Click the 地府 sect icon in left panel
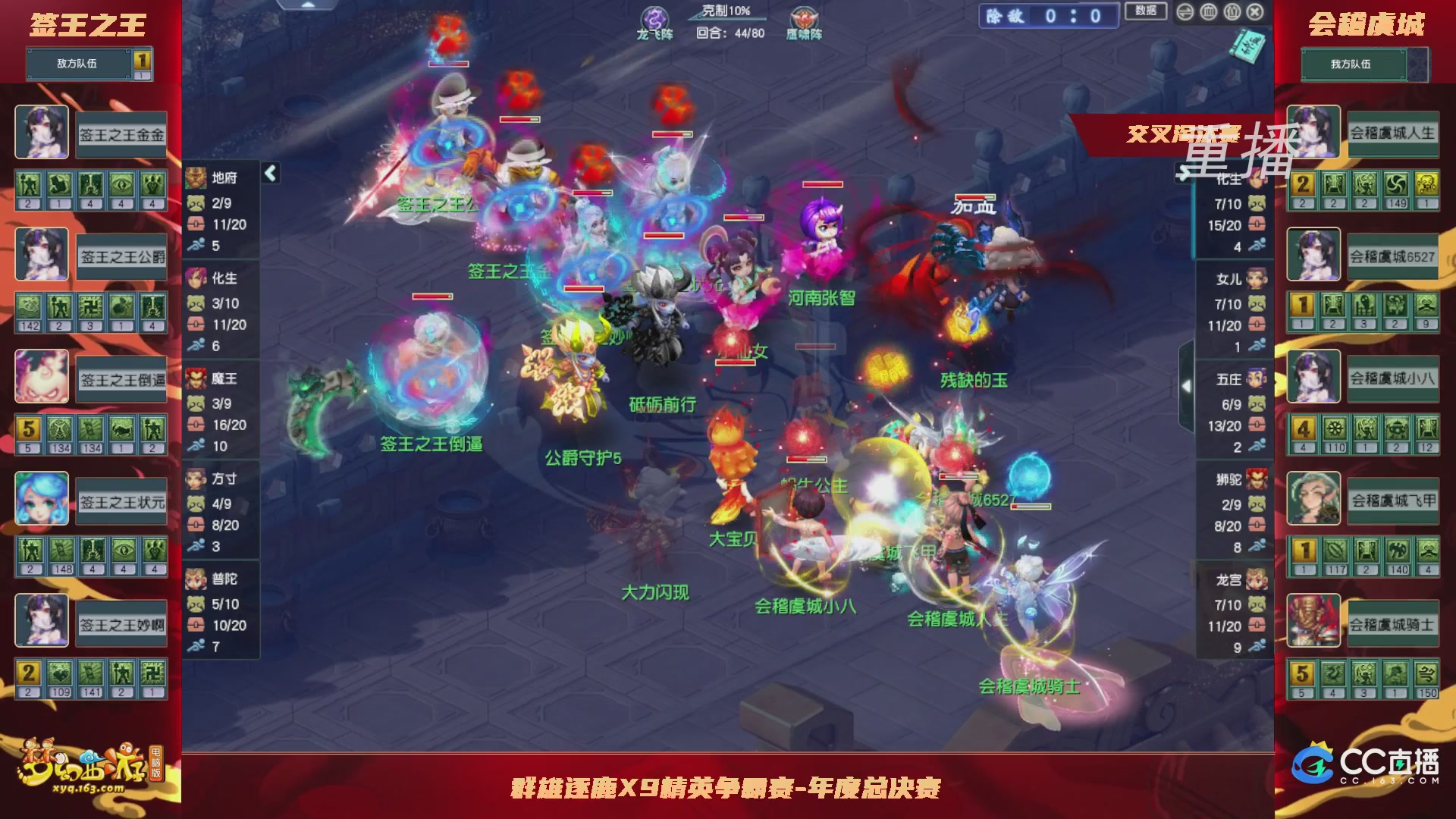Viewport: 1456px width, 819px height. tap(196, 179)
